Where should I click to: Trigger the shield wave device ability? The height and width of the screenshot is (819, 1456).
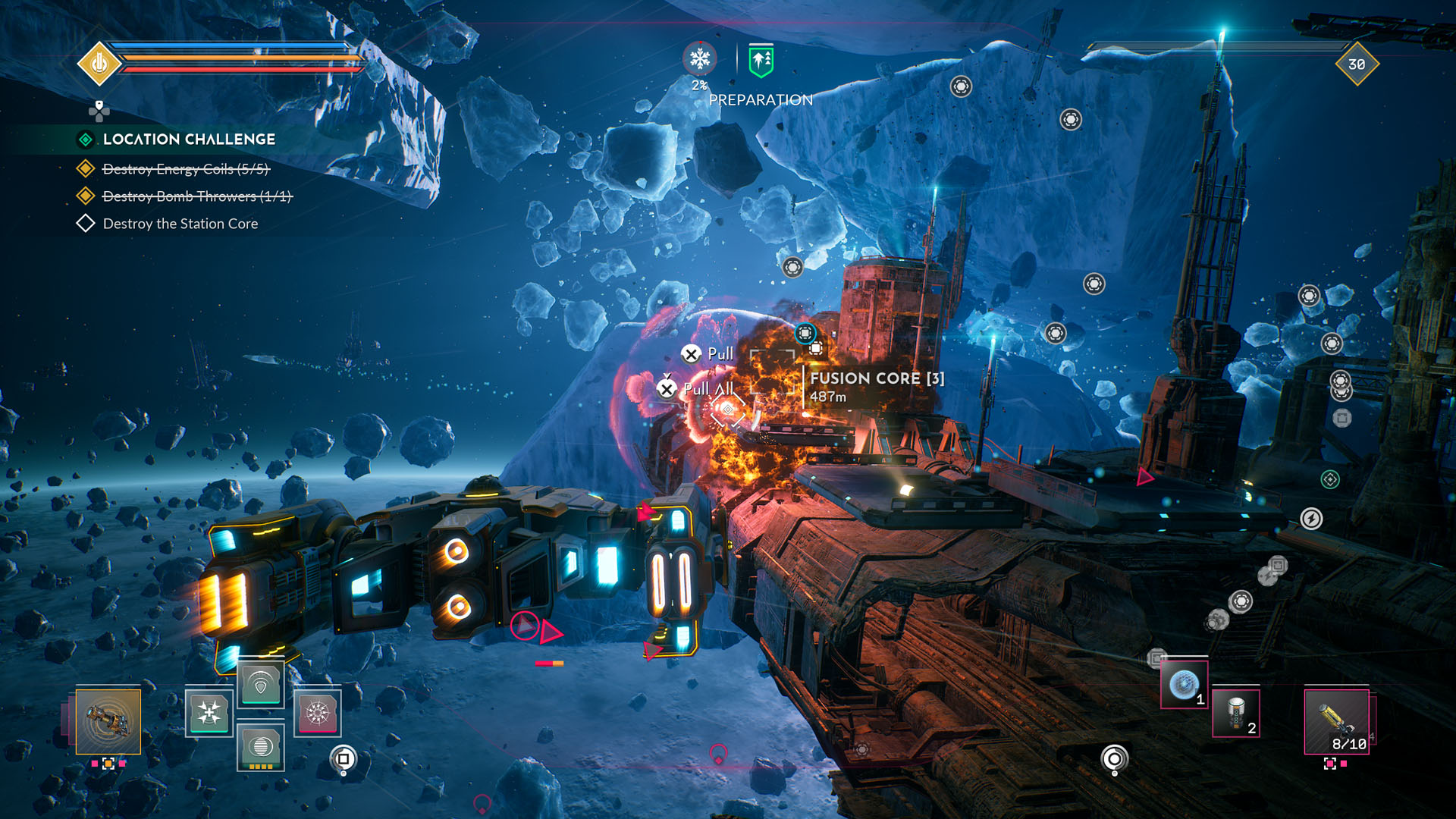[260, 686]
